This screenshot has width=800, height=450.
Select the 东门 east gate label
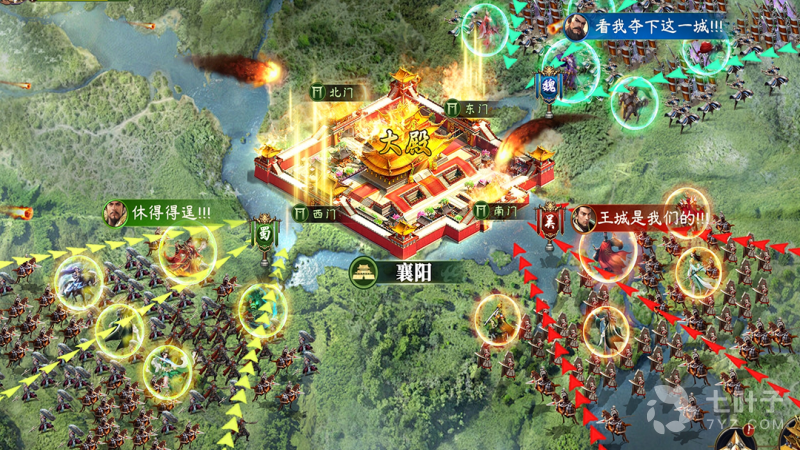point(468,107)
